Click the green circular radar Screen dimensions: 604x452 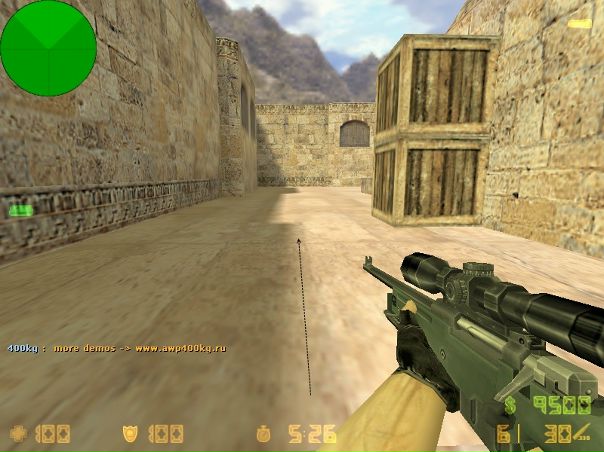tap(48, 48)
